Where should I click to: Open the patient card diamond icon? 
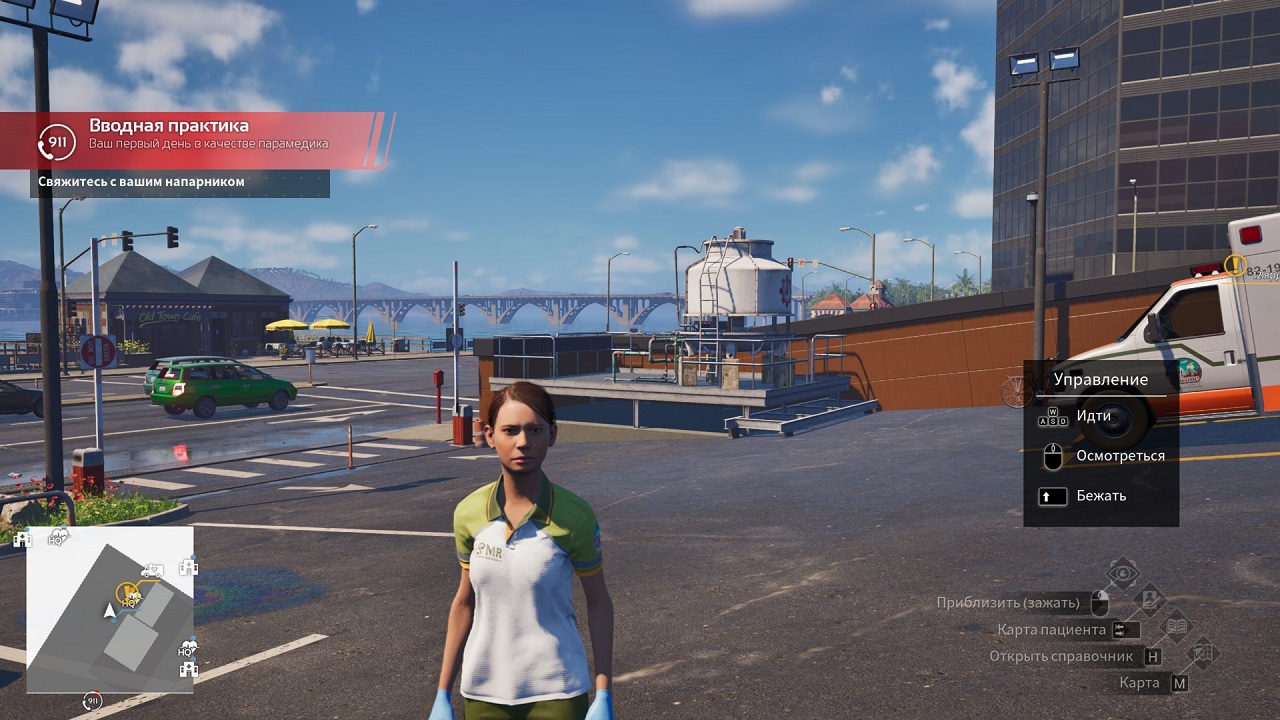click(1150, 600)
